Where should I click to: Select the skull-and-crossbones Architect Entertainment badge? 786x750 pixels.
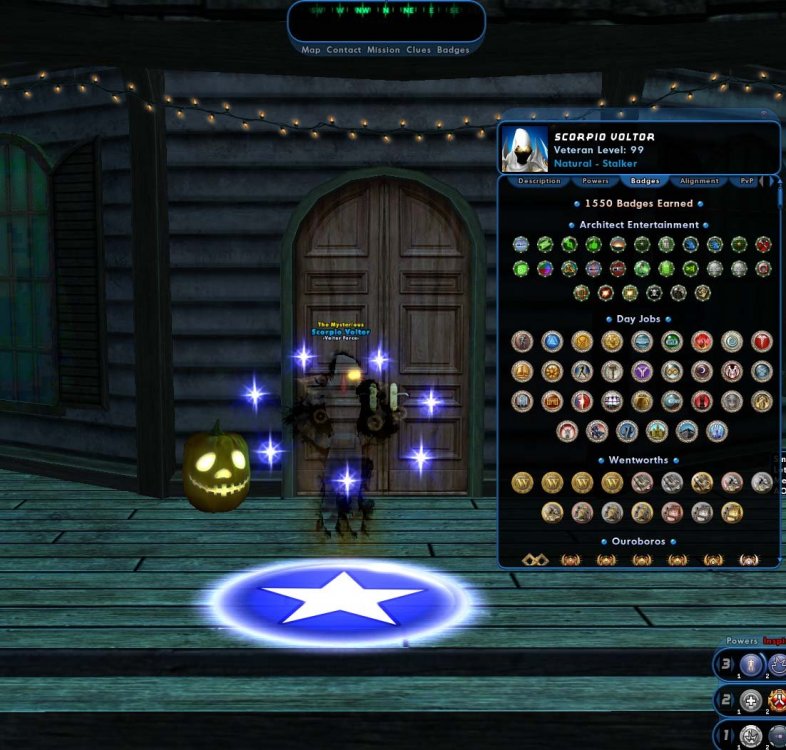pyautogui.click(x=654, y=293)
